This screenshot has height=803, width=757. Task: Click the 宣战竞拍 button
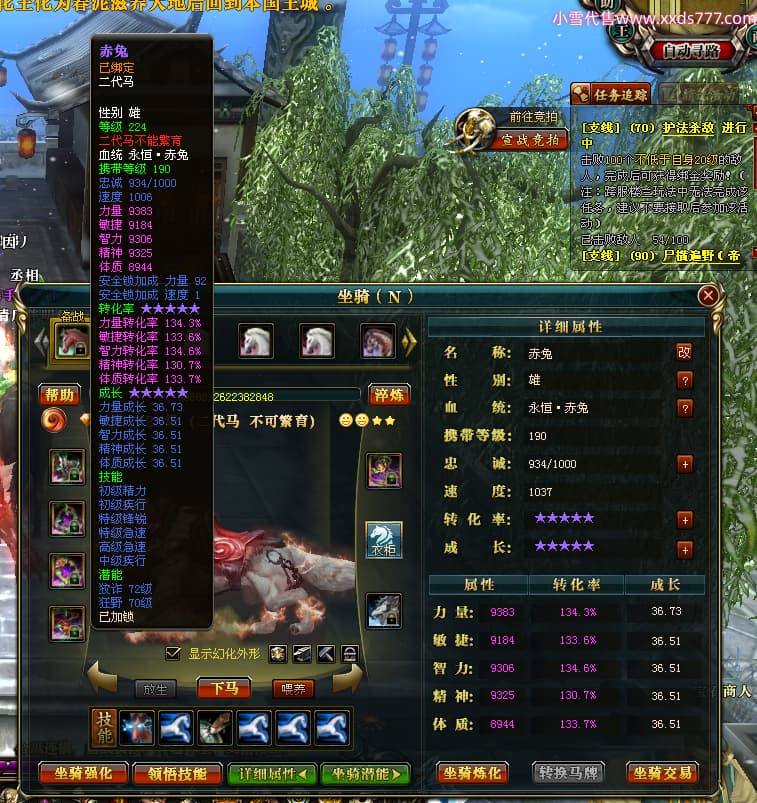click(x=529, y=140)
